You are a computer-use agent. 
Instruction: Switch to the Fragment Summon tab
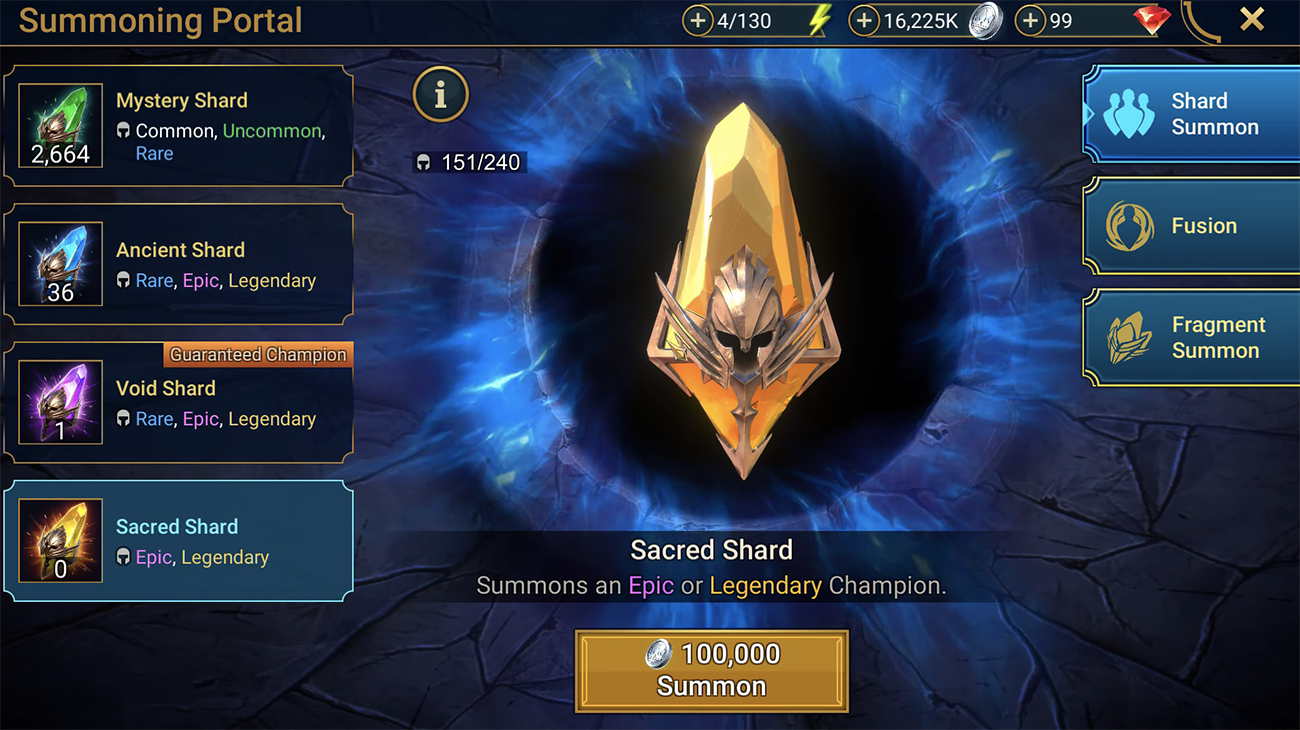tap(1192, 338)
